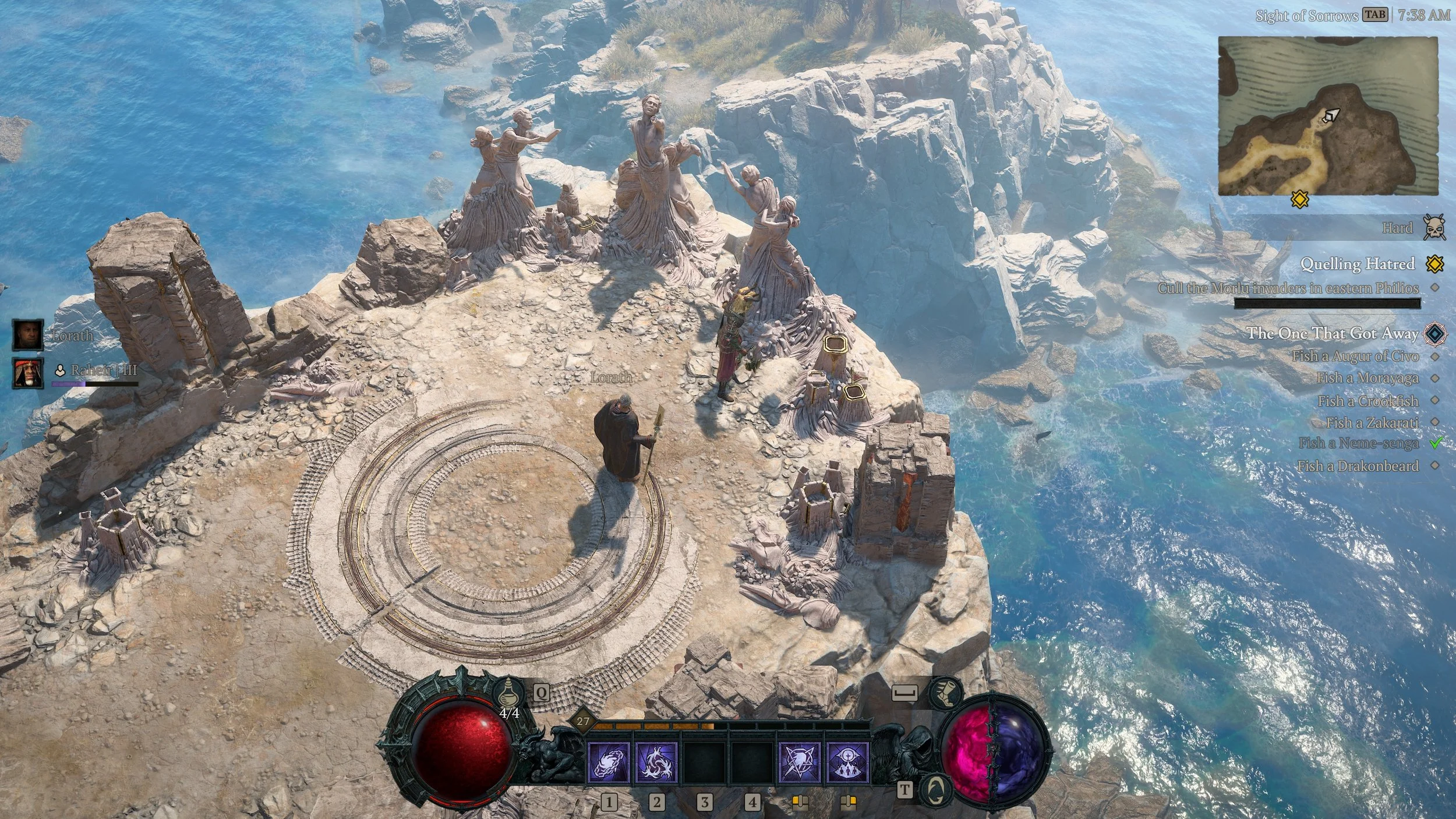Activate the eye-over-figures skill
The height and width of the screenshot is (819, 1456).
tap(848, 762)
